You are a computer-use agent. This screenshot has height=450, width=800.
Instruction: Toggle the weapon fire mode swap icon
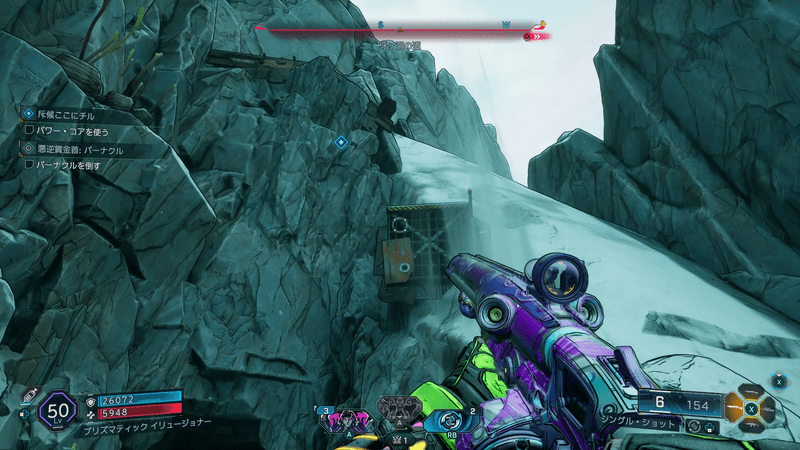(694, 427)
